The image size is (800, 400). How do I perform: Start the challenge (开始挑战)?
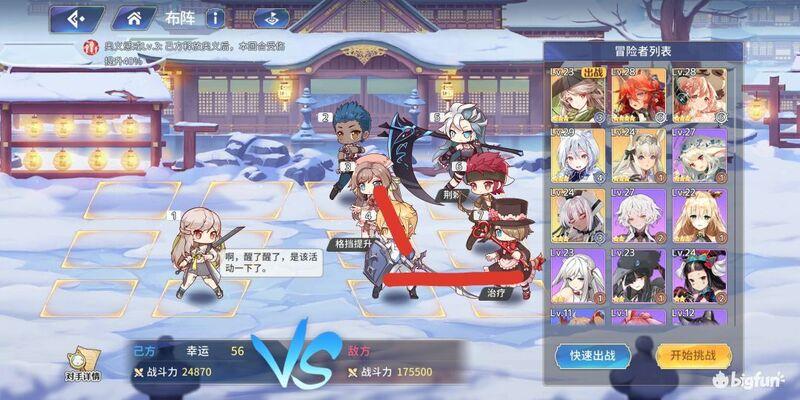pyautogui.click(x=693, y=353)
